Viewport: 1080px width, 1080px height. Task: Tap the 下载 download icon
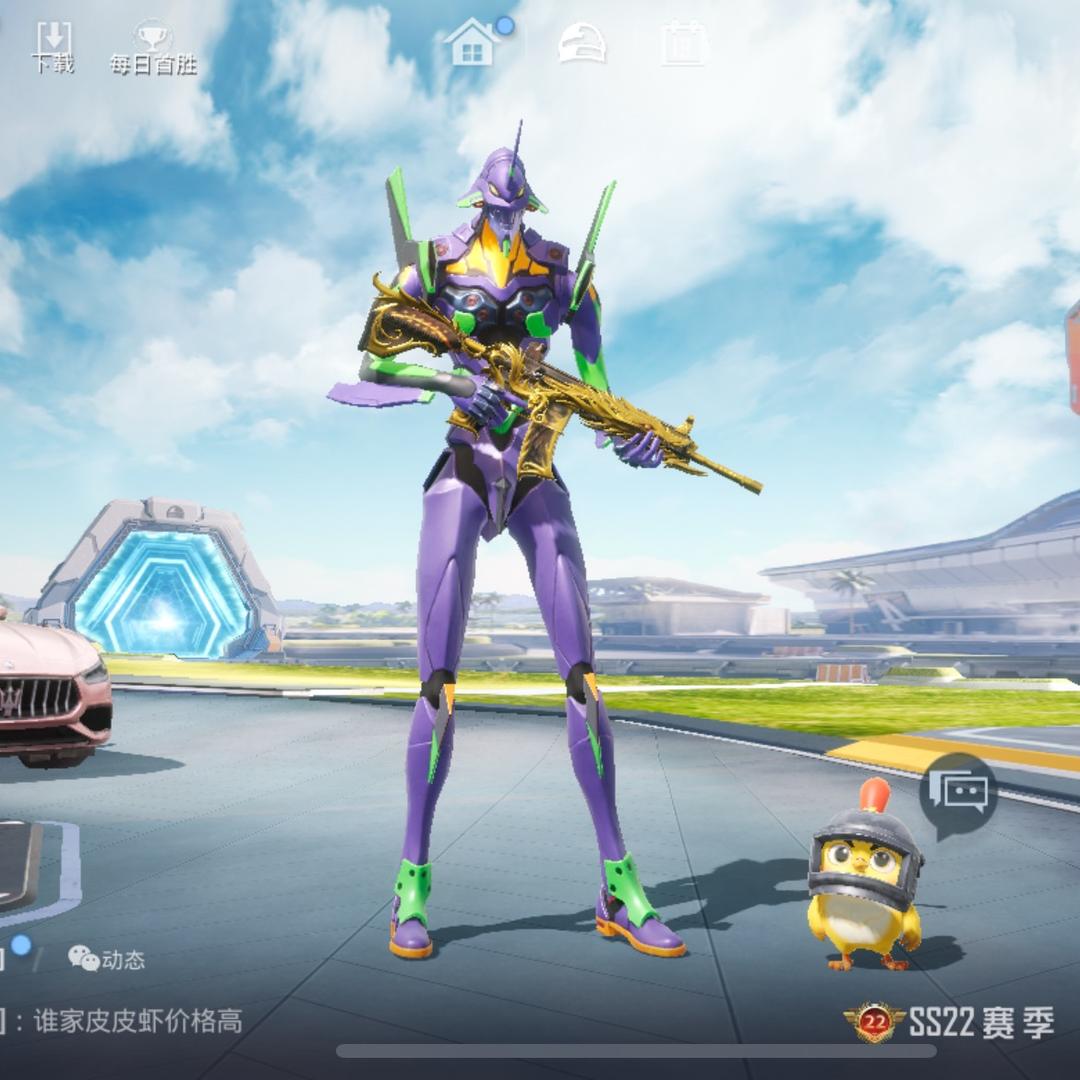click(x=53, y=45)
